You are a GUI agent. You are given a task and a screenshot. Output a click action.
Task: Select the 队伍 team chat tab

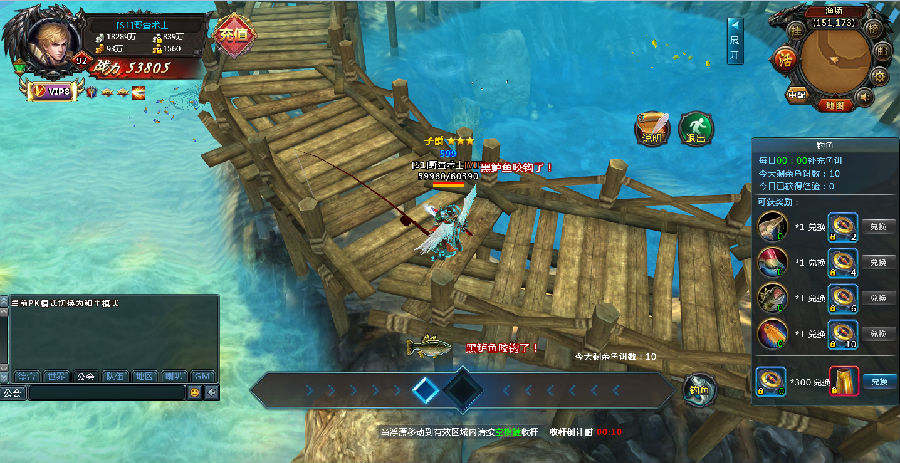[114, 376]
